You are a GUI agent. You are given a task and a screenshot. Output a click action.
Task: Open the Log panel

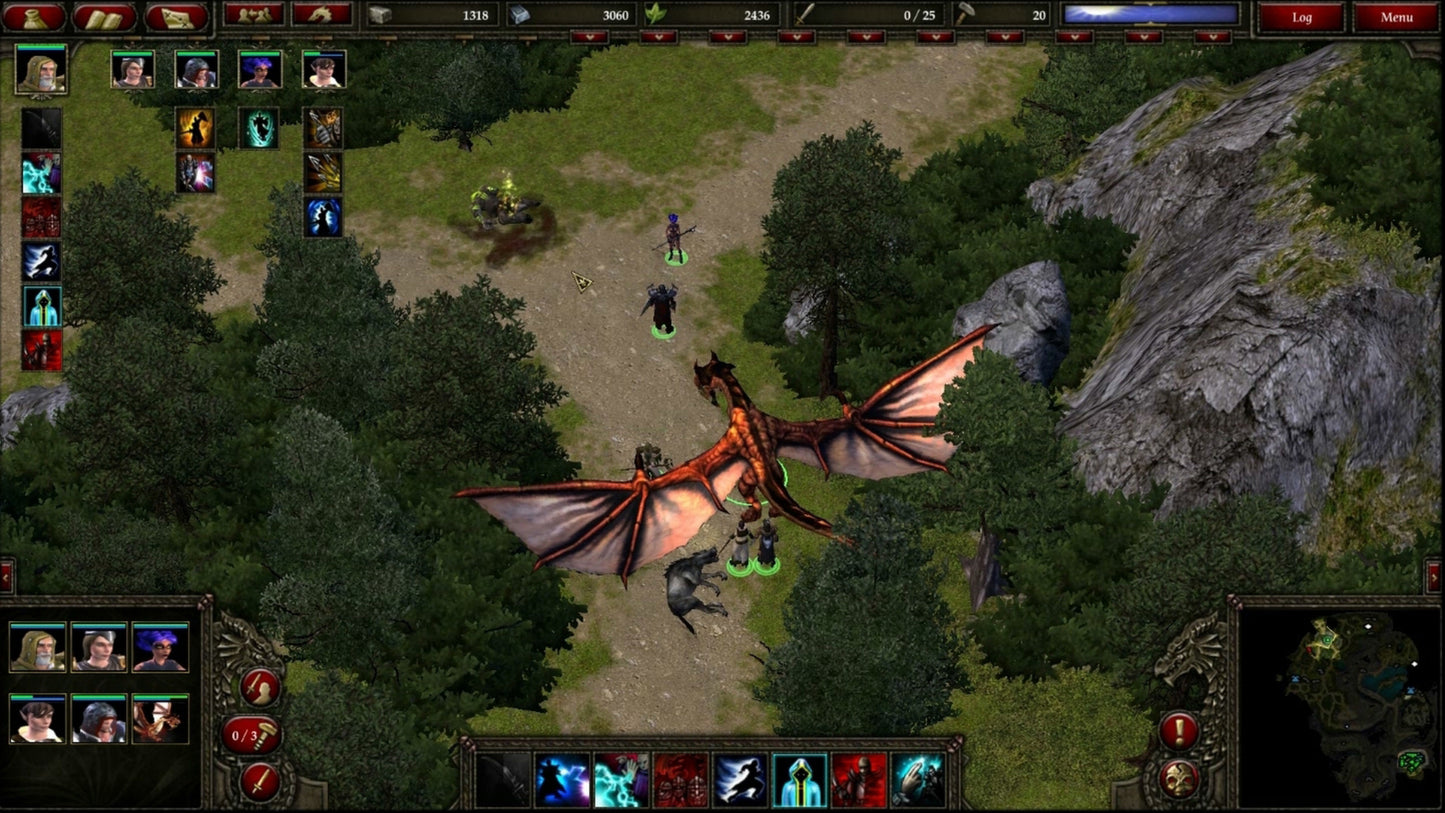coord(1302,17)
